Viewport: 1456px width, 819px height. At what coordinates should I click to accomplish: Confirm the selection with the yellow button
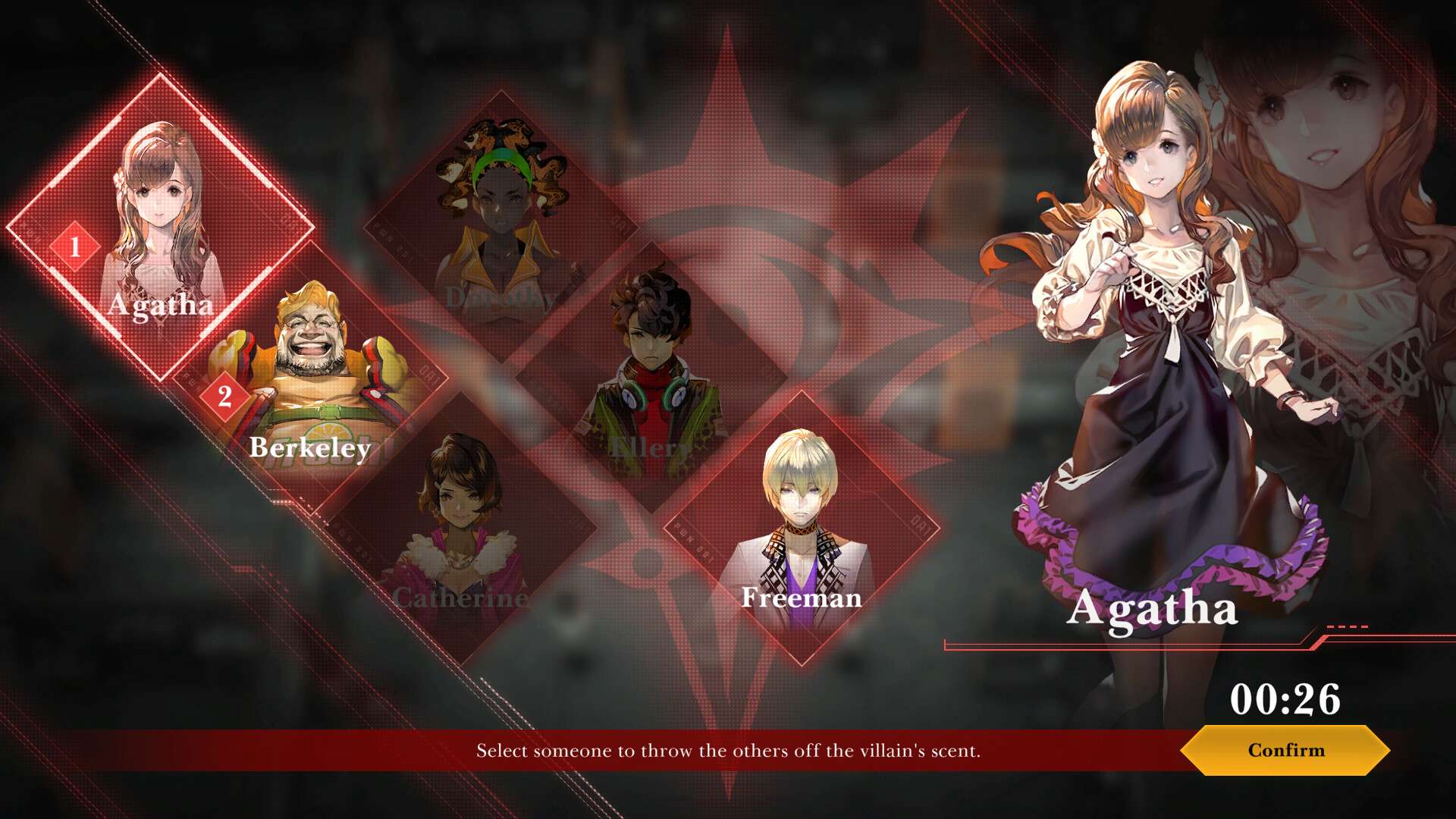[x=1285, y=750]
